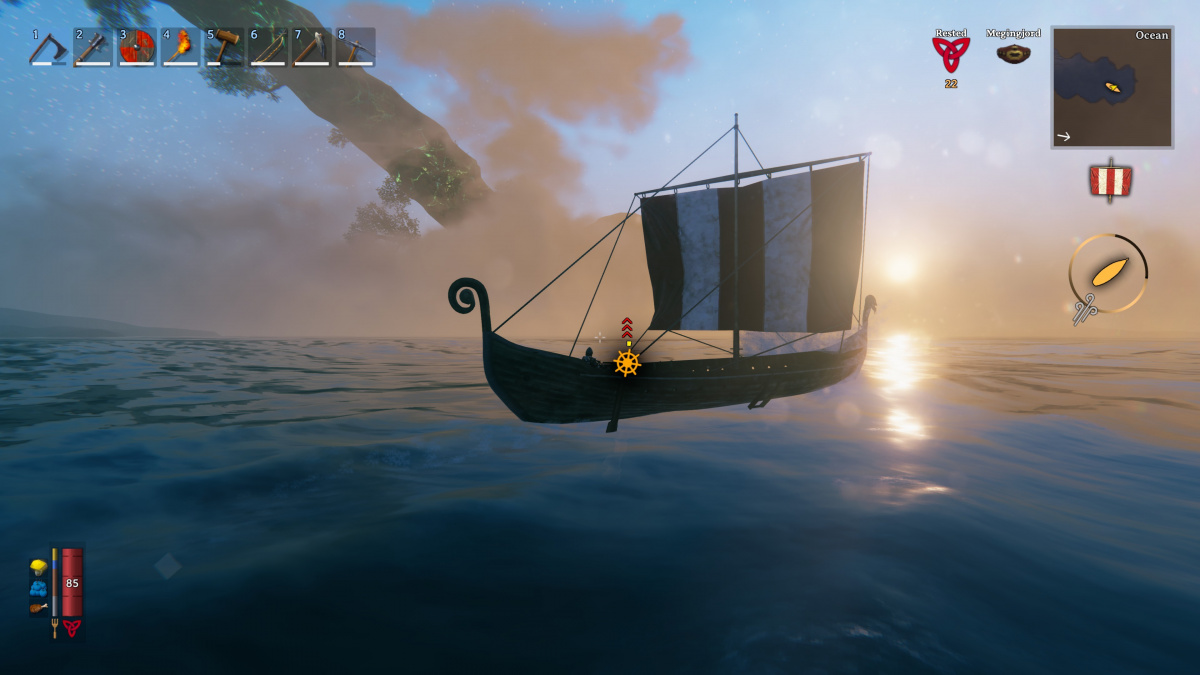
Task: Click the cooked meat leg food icon
Action: 38,606
